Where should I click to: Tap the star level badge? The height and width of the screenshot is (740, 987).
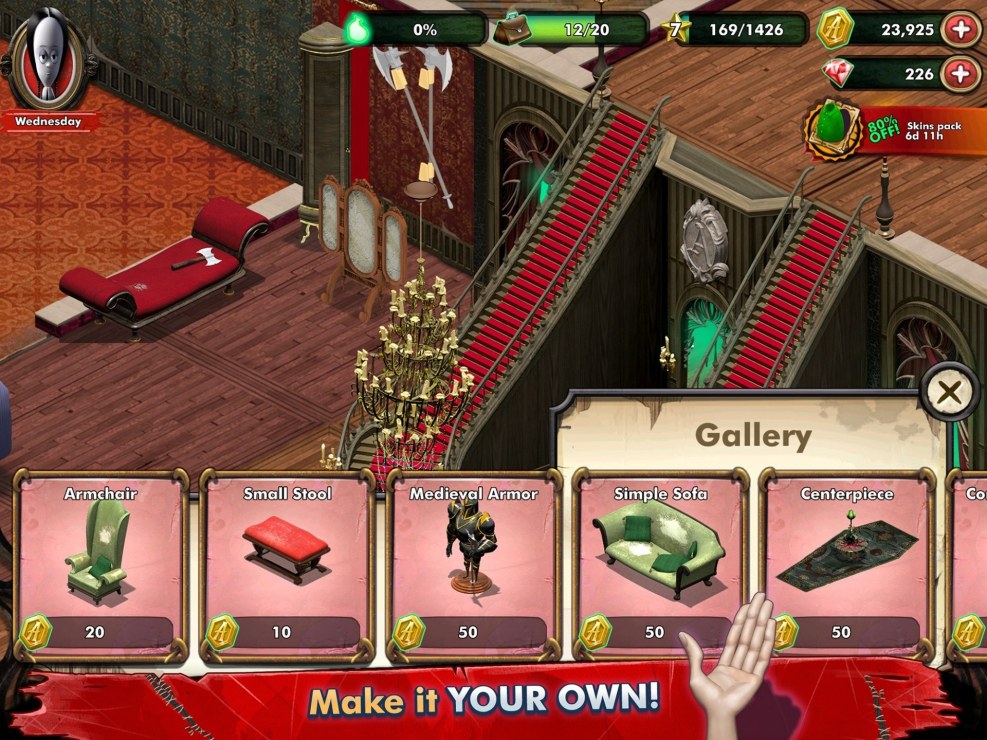click(x=675, y=30)
